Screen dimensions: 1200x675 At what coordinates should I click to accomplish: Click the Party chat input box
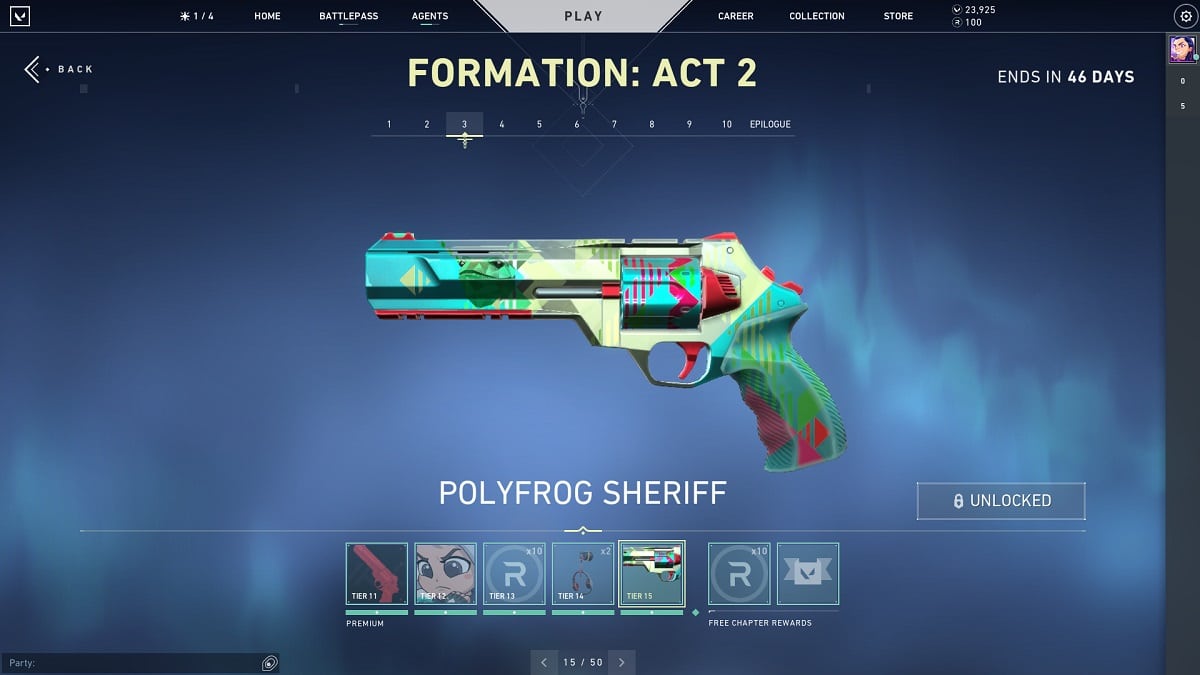tap(130, 663)
